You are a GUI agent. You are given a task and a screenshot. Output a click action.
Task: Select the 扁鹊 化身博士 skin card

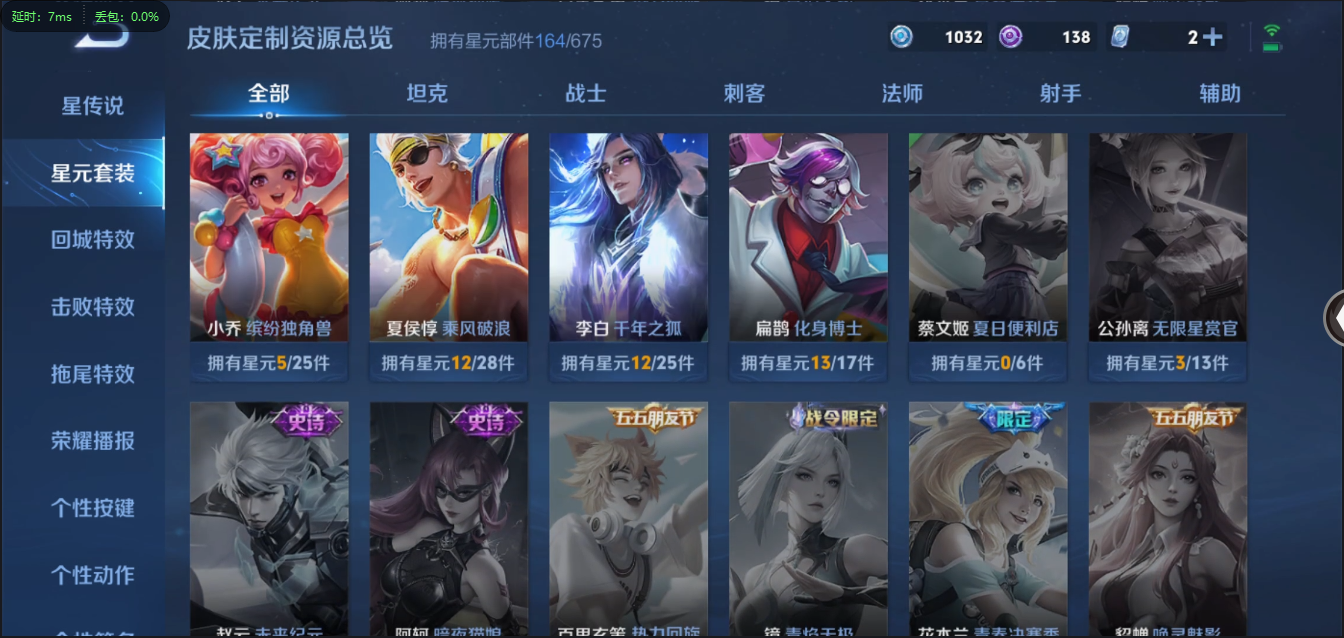point(808,238)
